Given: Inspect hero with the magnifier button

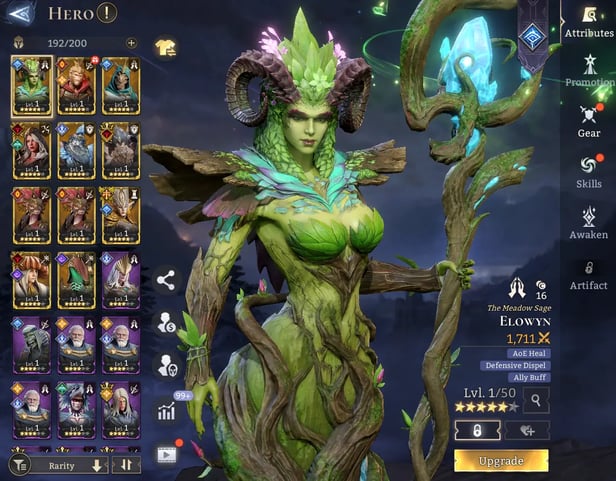Looking at the screenshot, I should pyautogui.click(x=536, y=401).
